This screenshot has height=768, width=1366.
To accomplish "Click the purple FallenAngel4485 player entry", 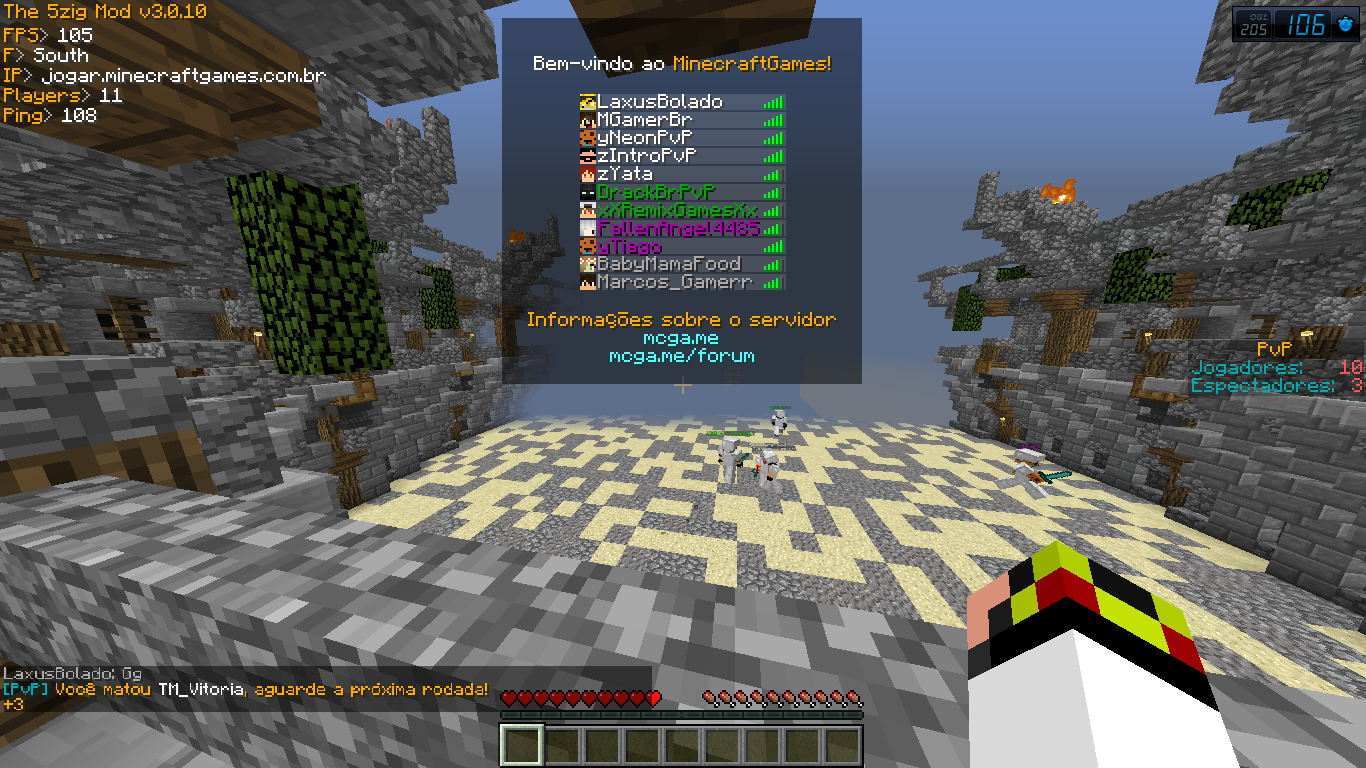I will tap(678, 228).
